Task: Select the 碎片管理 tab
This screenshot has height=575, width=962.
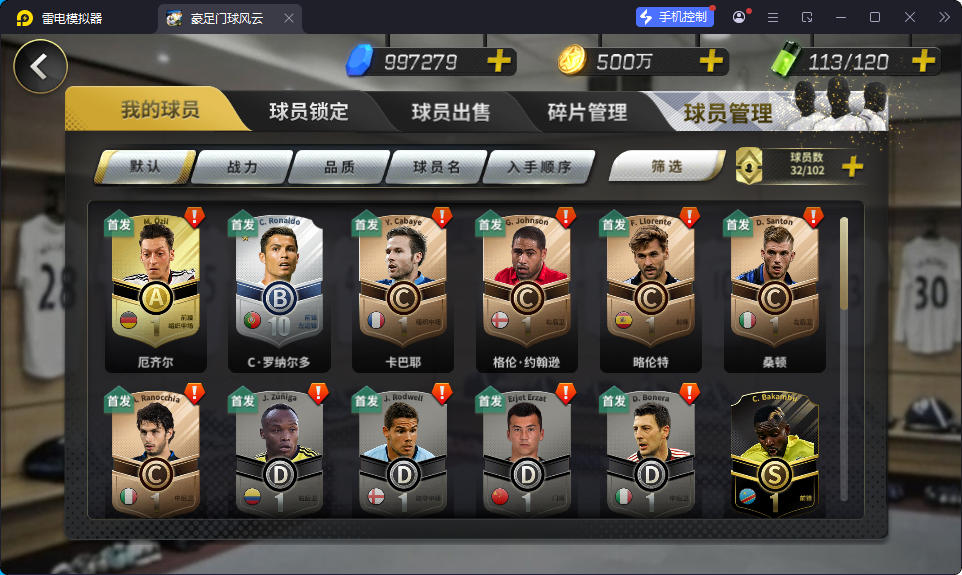Action: (x=587, y=112)
